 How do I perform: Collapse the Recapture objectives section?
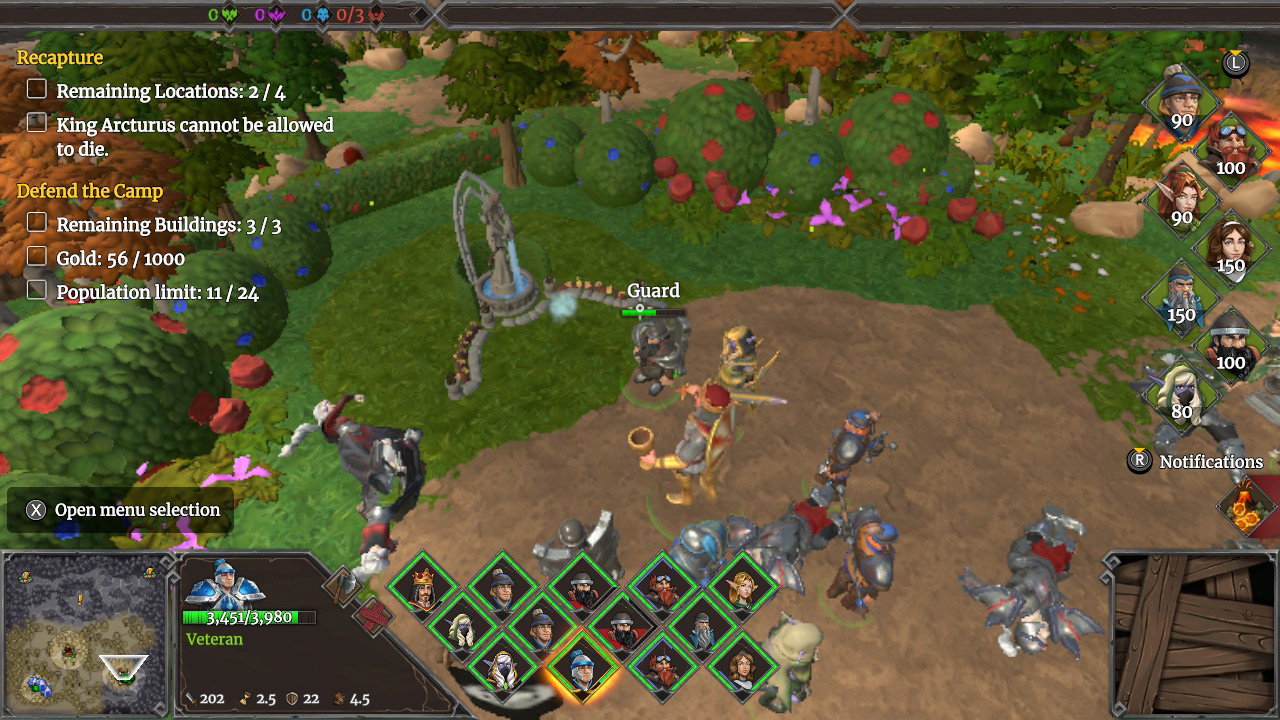pyautogui.click(x=59, y=57)
